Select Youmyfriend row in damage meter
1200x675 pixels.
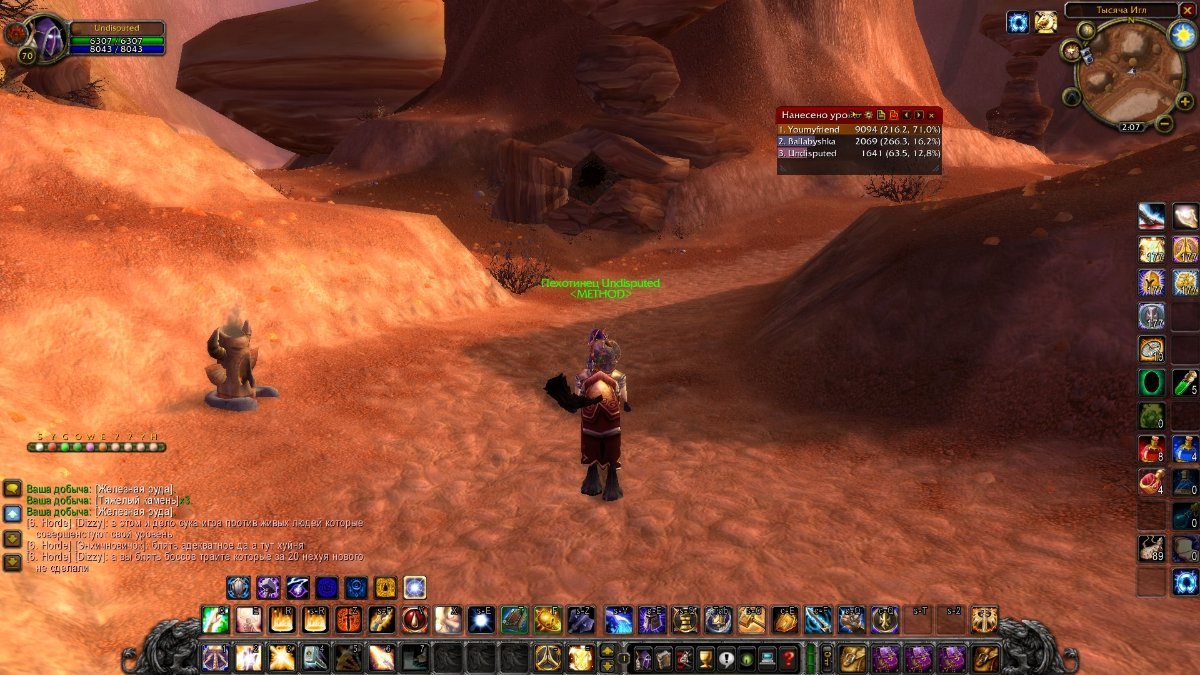pyautogui.click(x=859, y=129)
